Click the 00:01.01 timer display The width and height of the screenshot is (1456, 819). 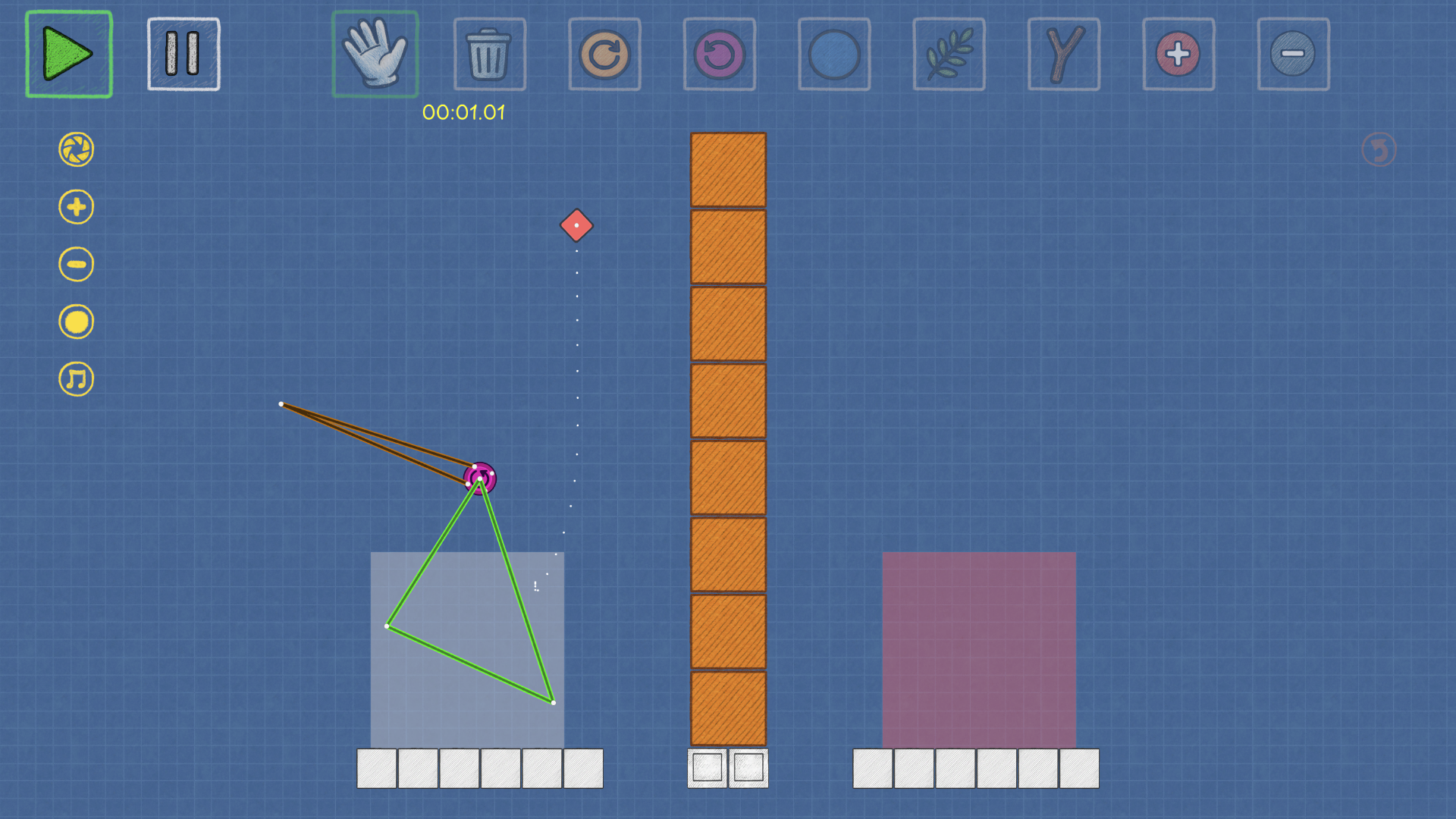463,112
